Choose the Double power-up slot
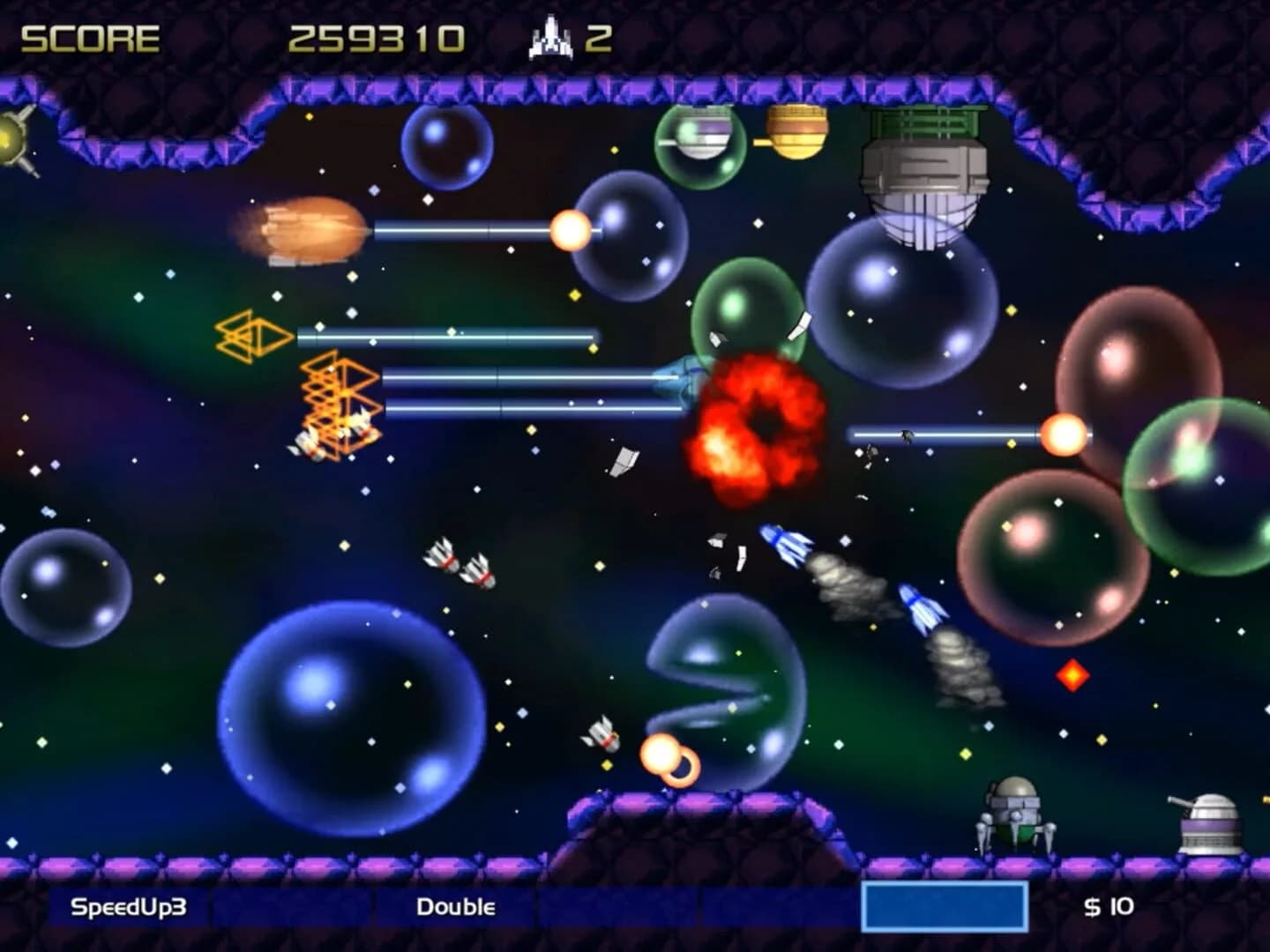This screenshot has height=952, width=1270. pos(455,907)
